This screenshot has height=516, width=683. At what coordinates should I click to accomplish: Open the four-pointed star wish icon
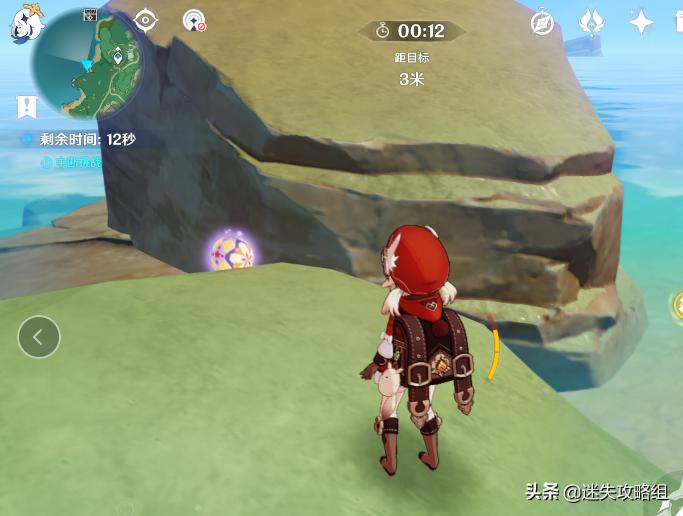tap(639, 22)
